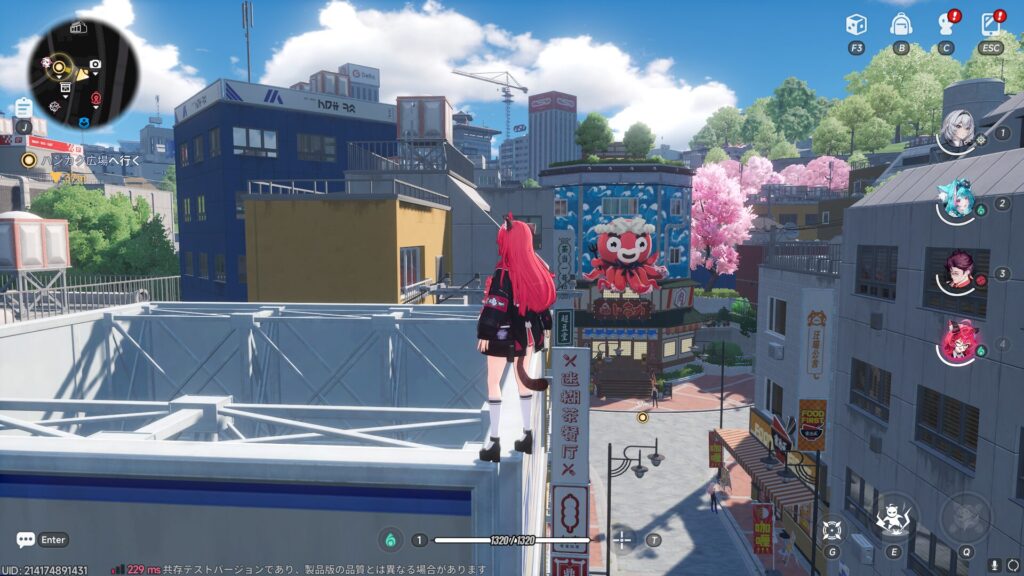Trigger the greyed-out ultimate ability icon
This screenshot has width=1024, height=576.
pyautogui.click(x=965, y=518)
